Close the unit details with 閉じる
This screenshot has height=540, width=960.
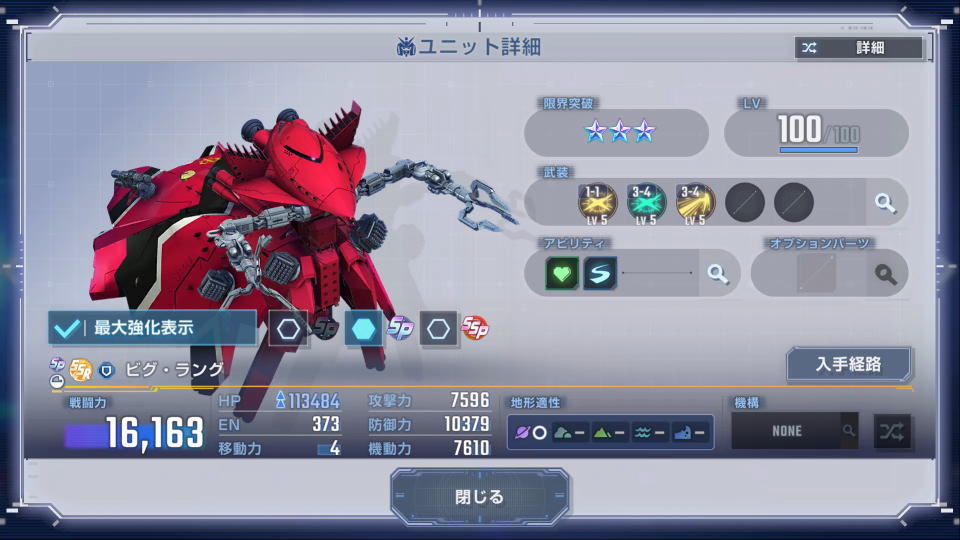click(x=480, y=497)
